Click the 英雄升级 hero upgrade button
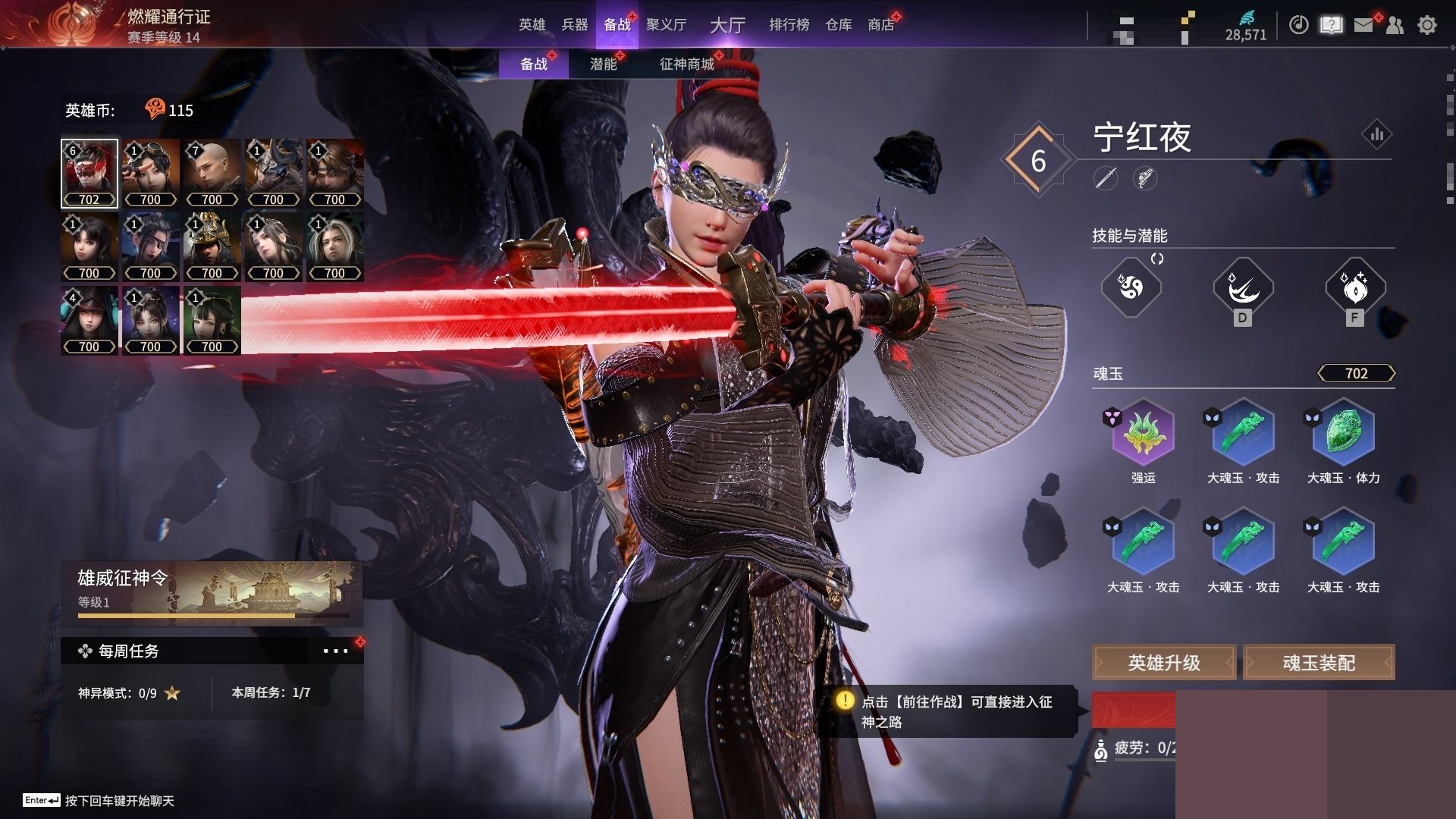 (x=1163, y=663)
